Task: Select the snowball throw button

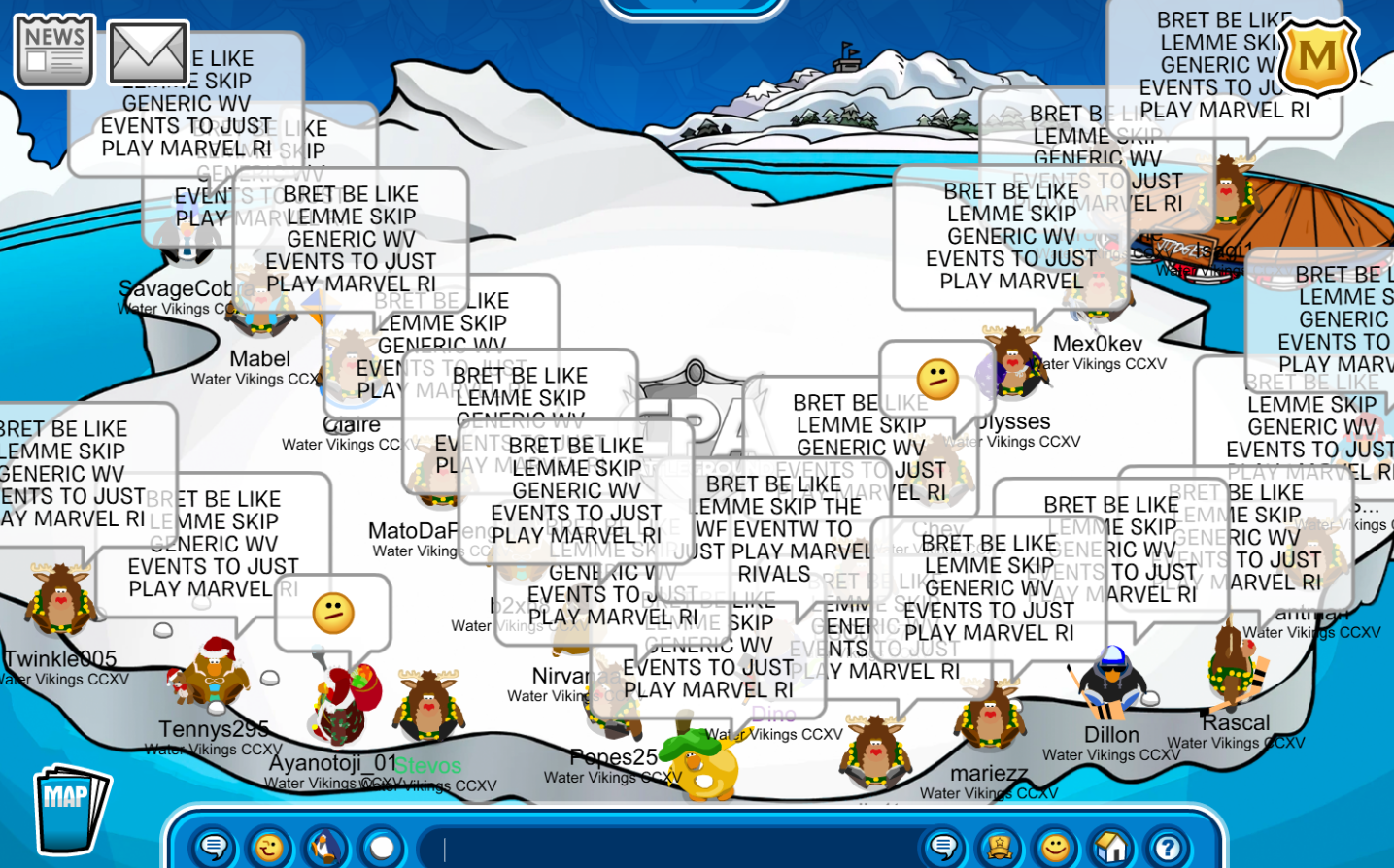Action: [x=382, y=848]
